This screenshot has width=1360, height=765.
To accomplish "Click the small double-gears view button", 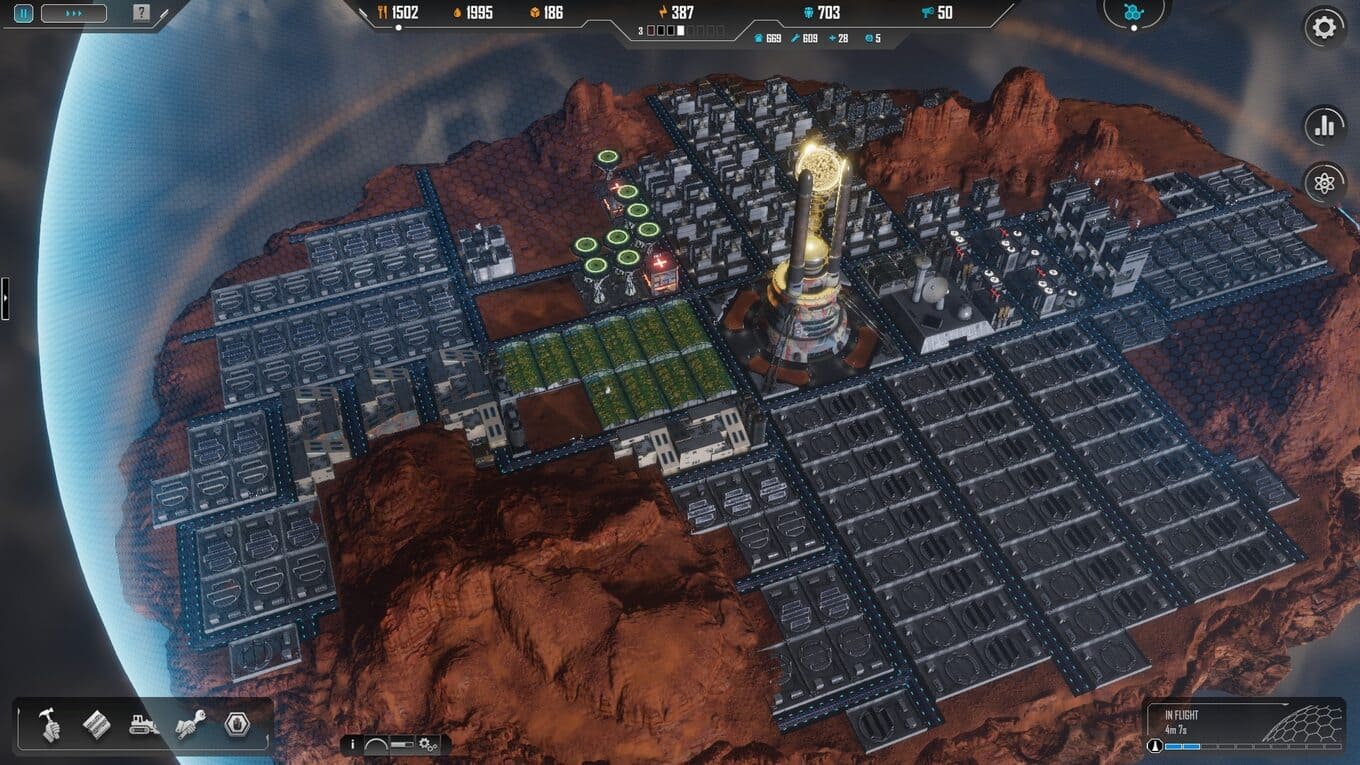I will click(x=429, y=745).
